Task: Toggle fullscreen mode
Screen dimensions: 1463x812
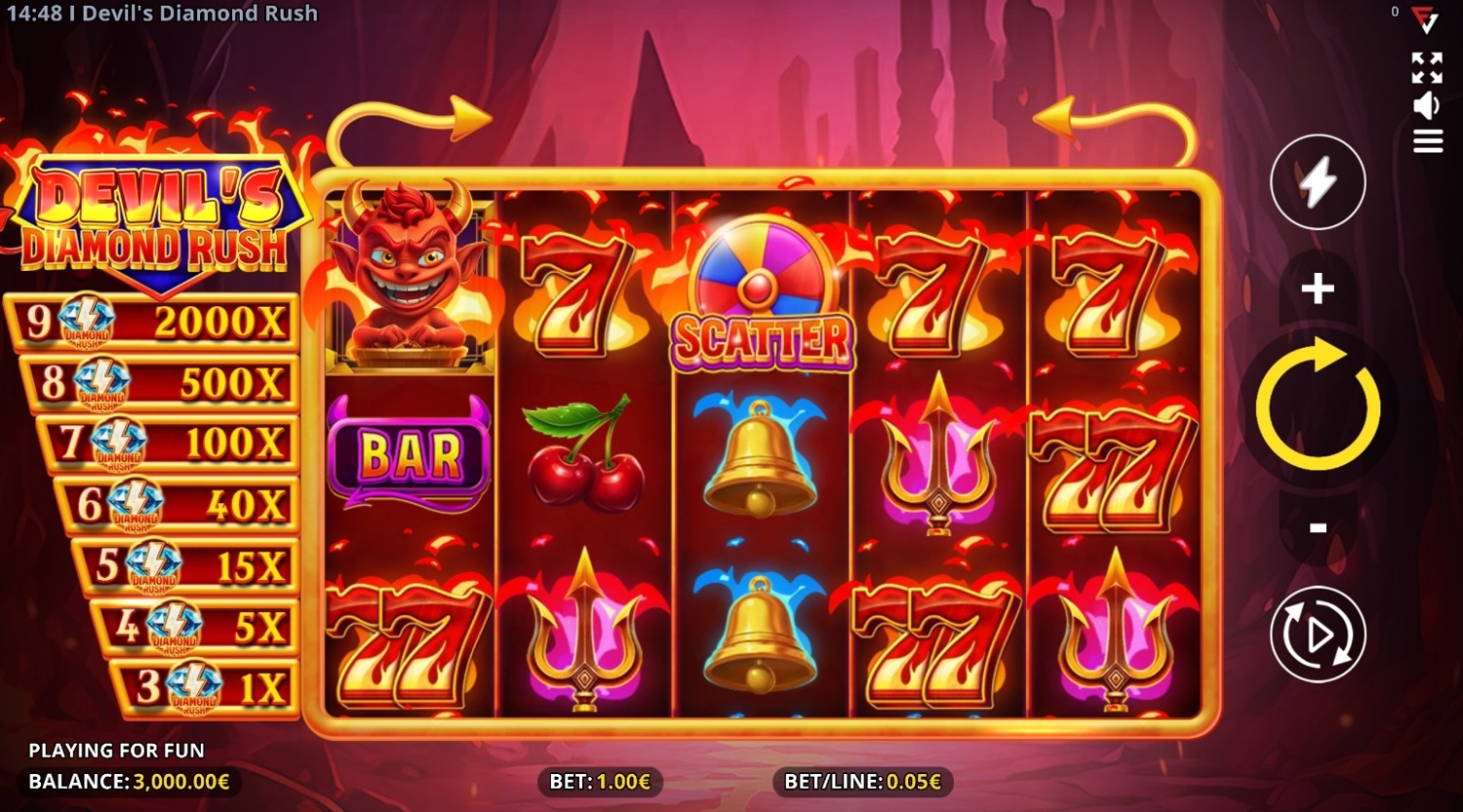Action: (x=1427, y=68)
